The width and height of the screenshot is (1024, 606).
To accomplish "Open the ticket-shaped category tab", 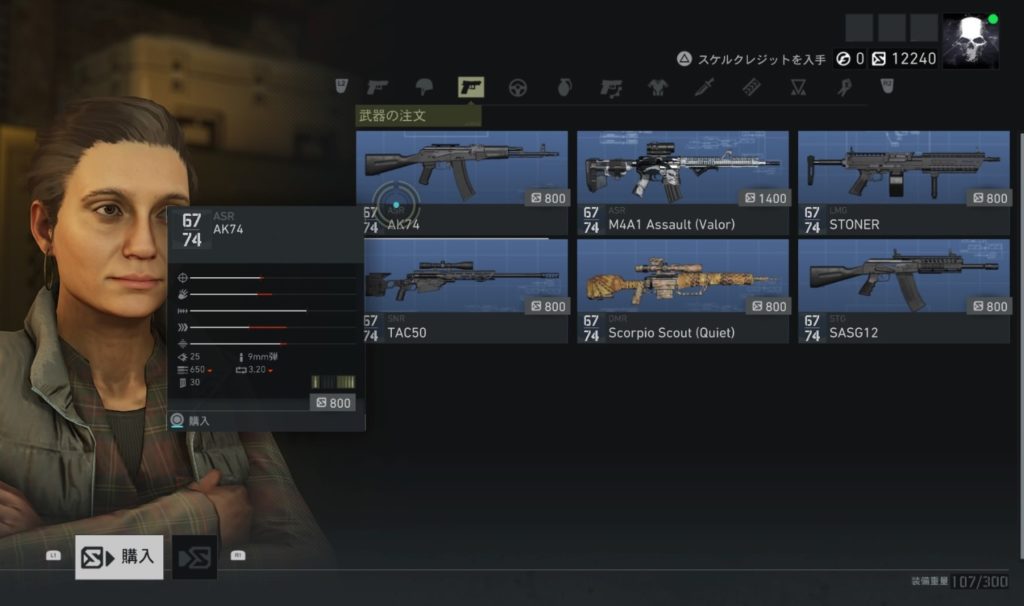I will pyautogui.click(x=752, y=88).
